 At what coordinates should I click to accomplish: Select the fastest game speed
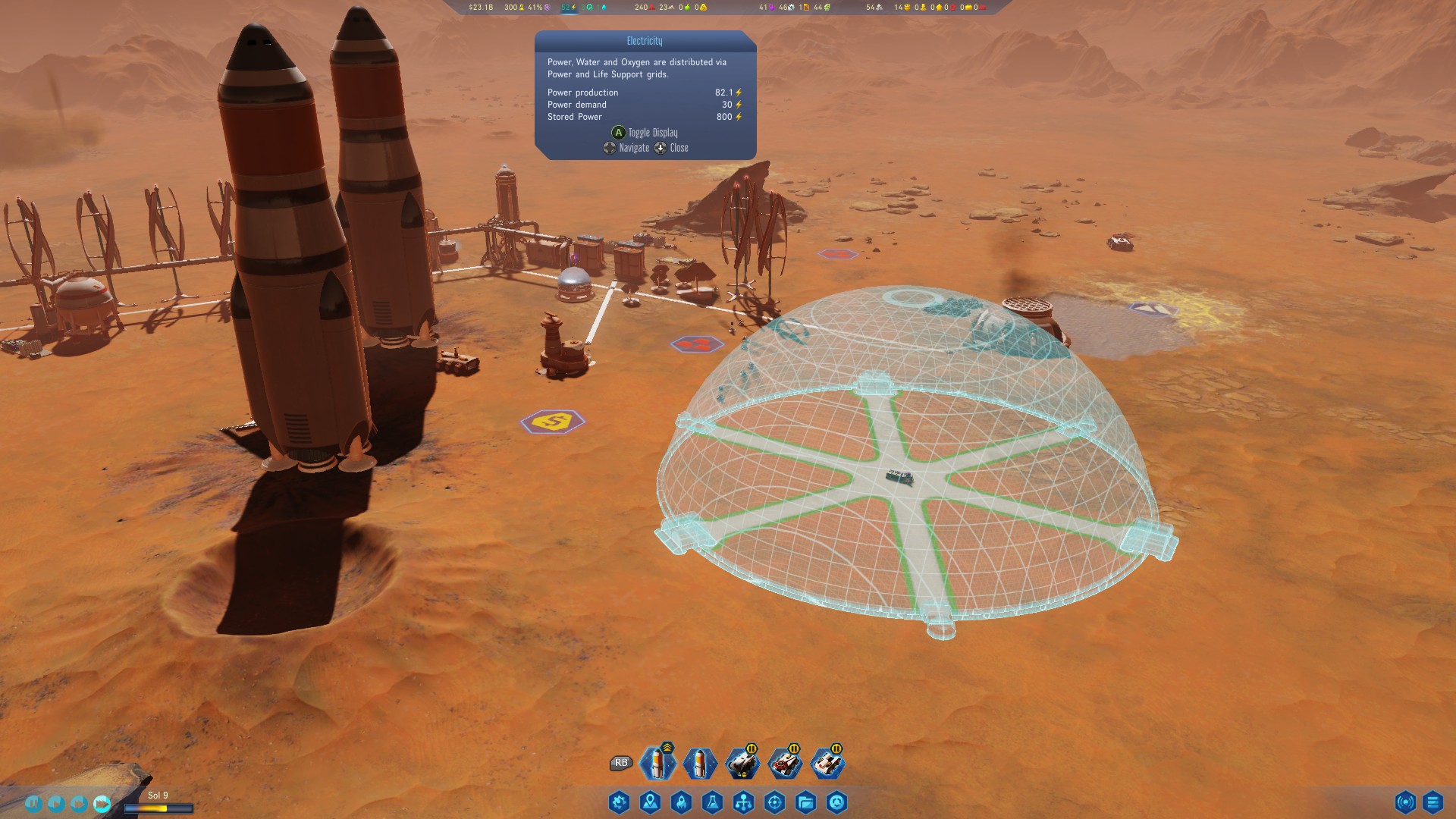[x=102, y=802]
